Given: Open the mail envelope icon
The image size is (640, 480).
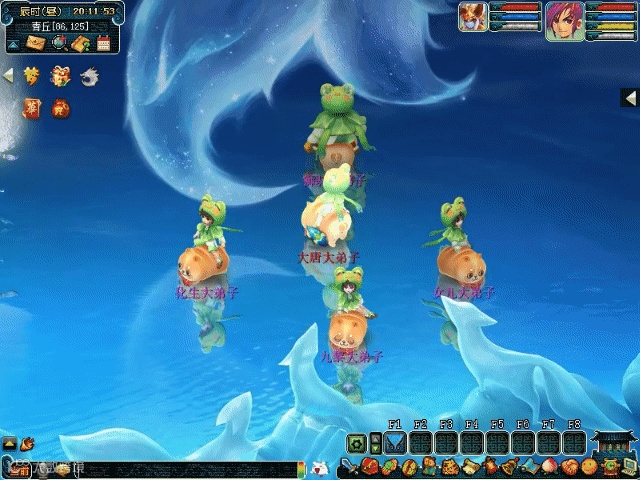Looking at the screenshot, I should click(37, 43).
